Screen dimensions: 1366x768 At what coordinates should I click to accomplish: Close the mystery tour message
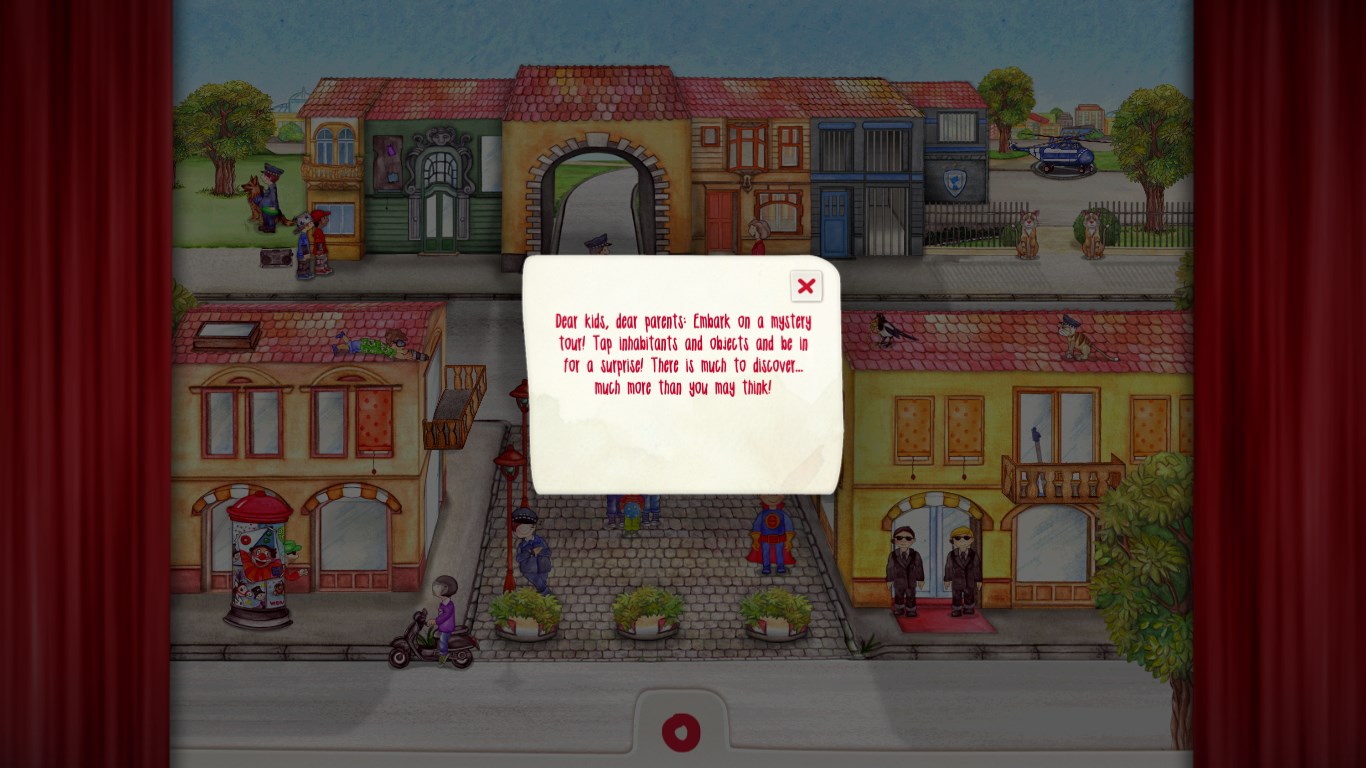click(x=806, y=286)
